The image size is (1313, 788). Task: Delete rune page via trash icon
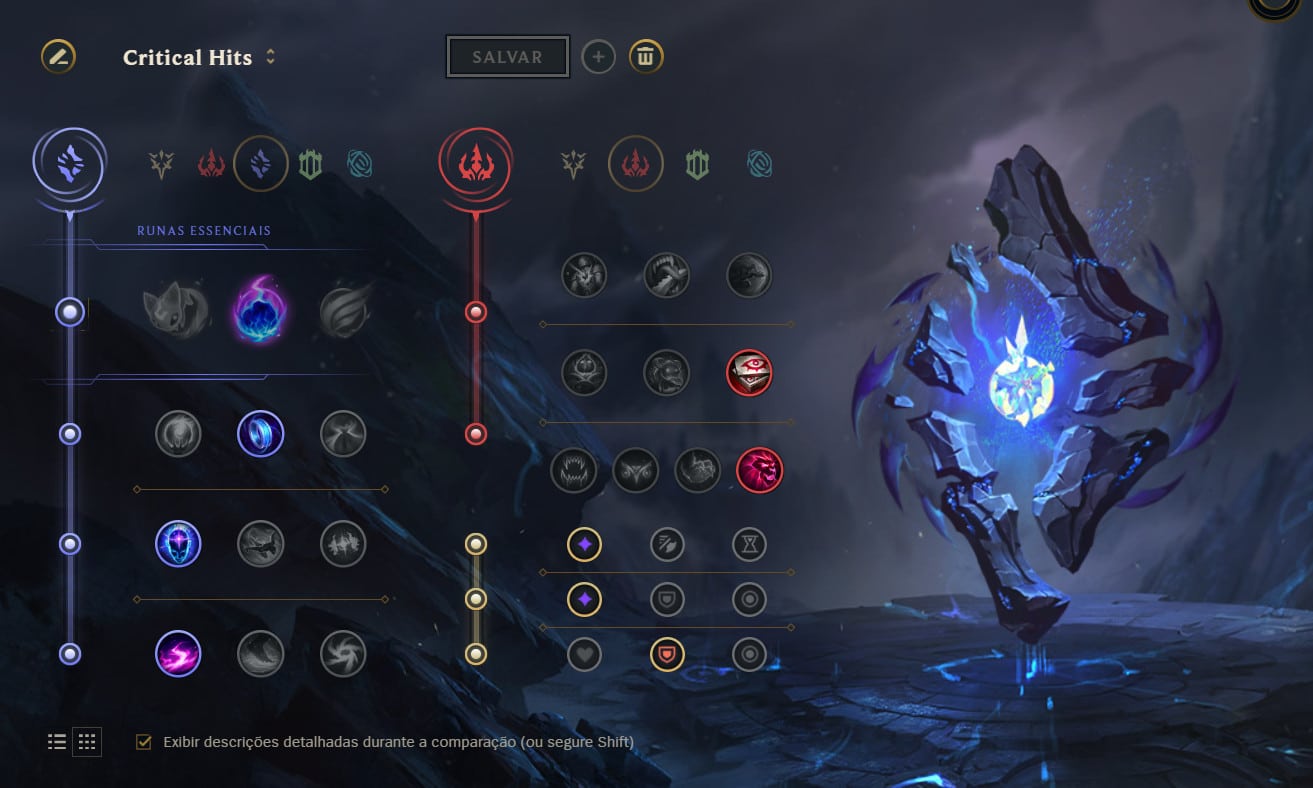coord(646,57)
